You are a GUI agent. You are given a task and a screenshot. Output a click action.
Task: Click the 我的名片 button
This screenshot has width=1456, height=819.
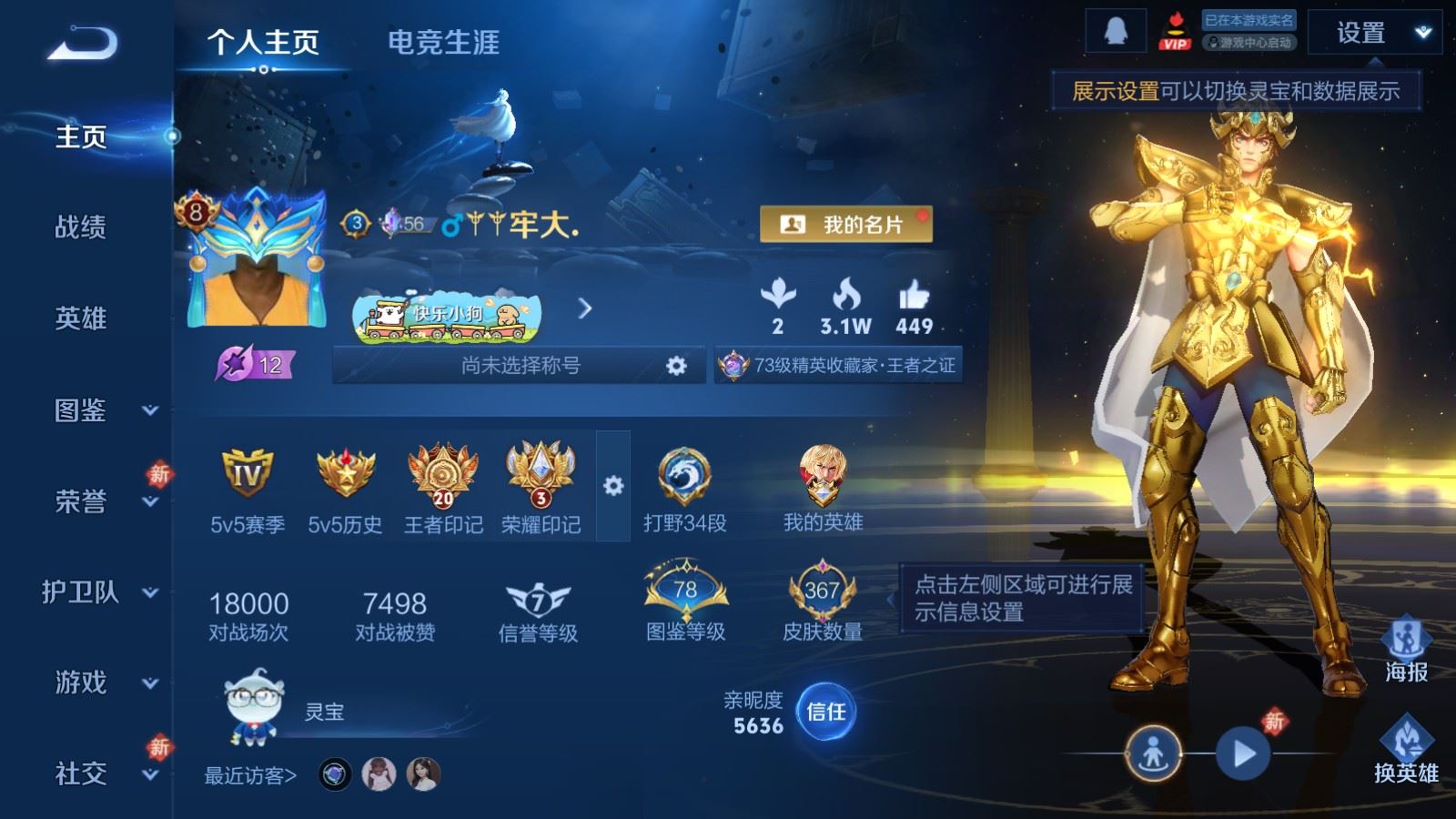(x=846, y=222)
